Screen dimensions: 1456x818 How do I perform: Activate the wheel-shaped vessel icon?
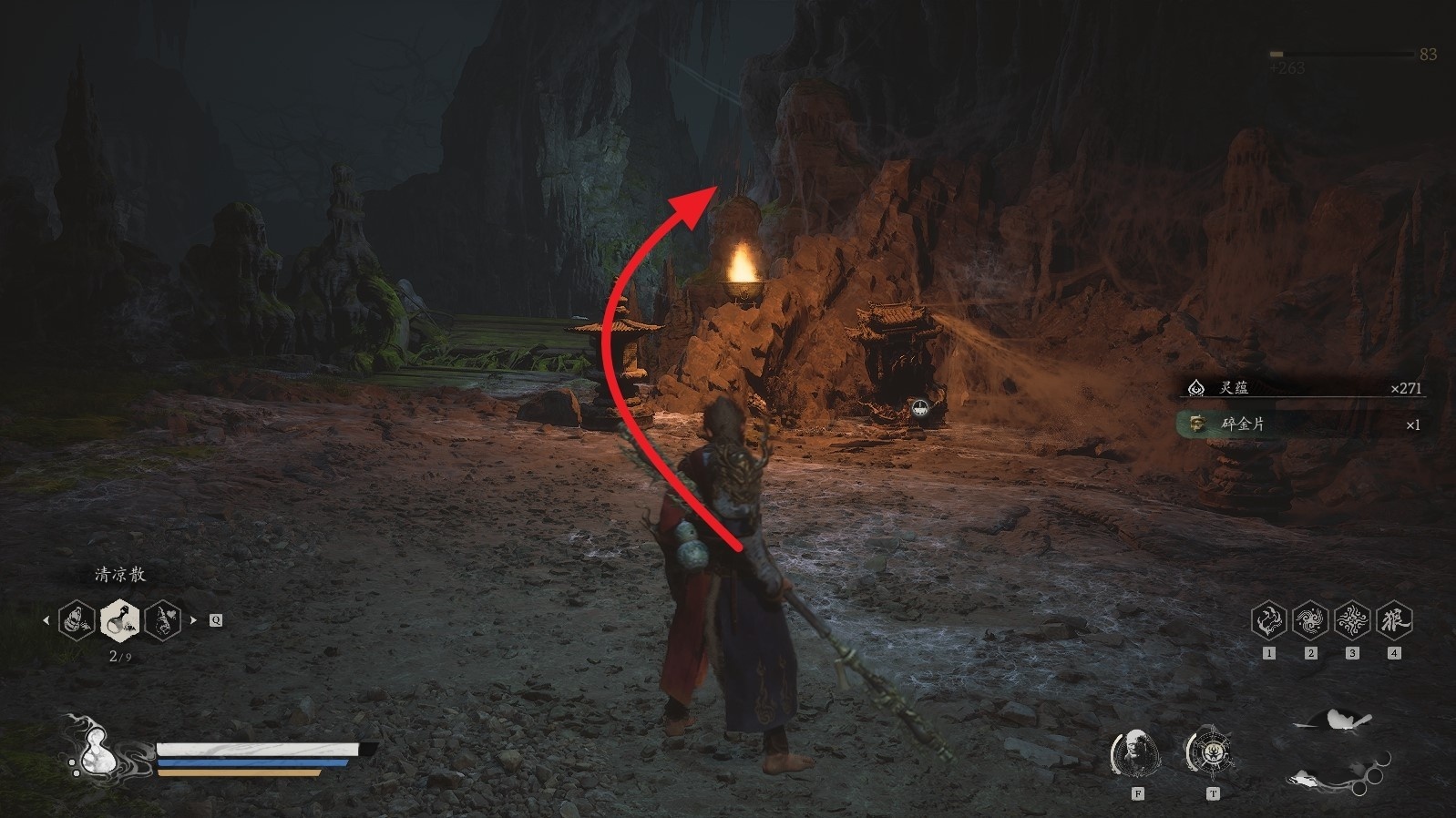[1211, 753]
